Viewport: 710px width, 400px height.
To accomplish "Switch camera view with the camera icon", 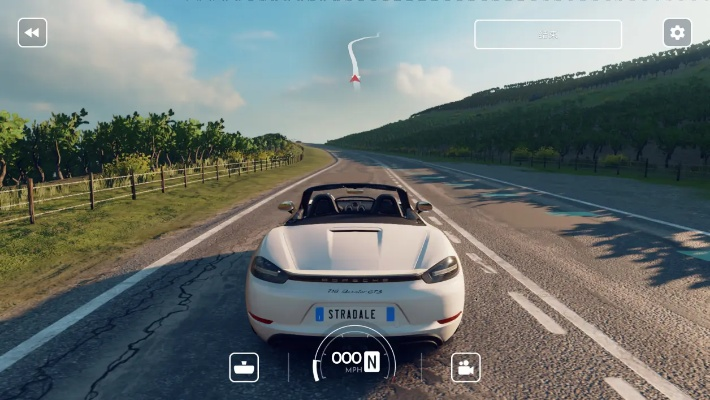I will tap(465, 367).
